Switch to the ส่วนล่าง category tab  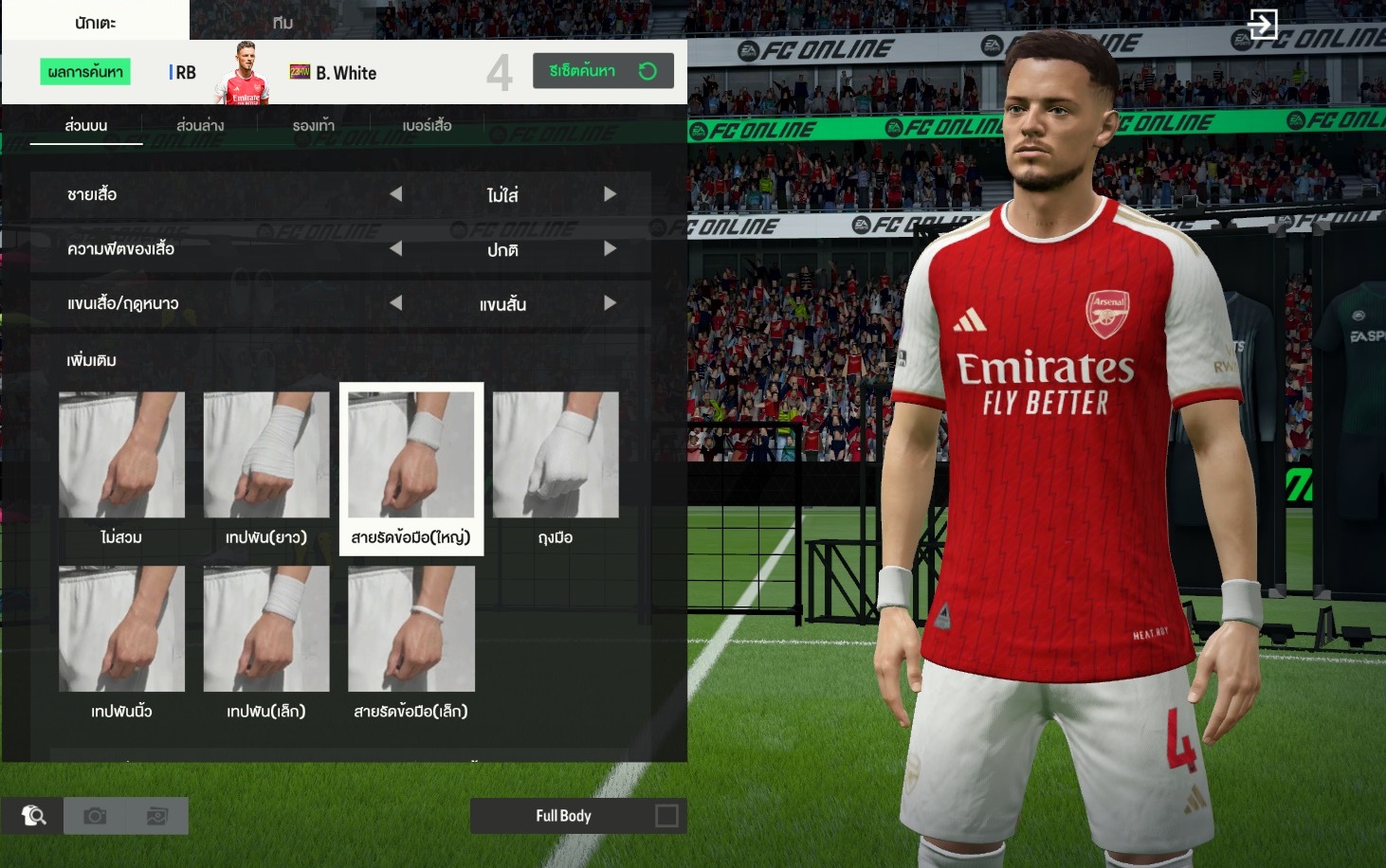click(200, 125)
